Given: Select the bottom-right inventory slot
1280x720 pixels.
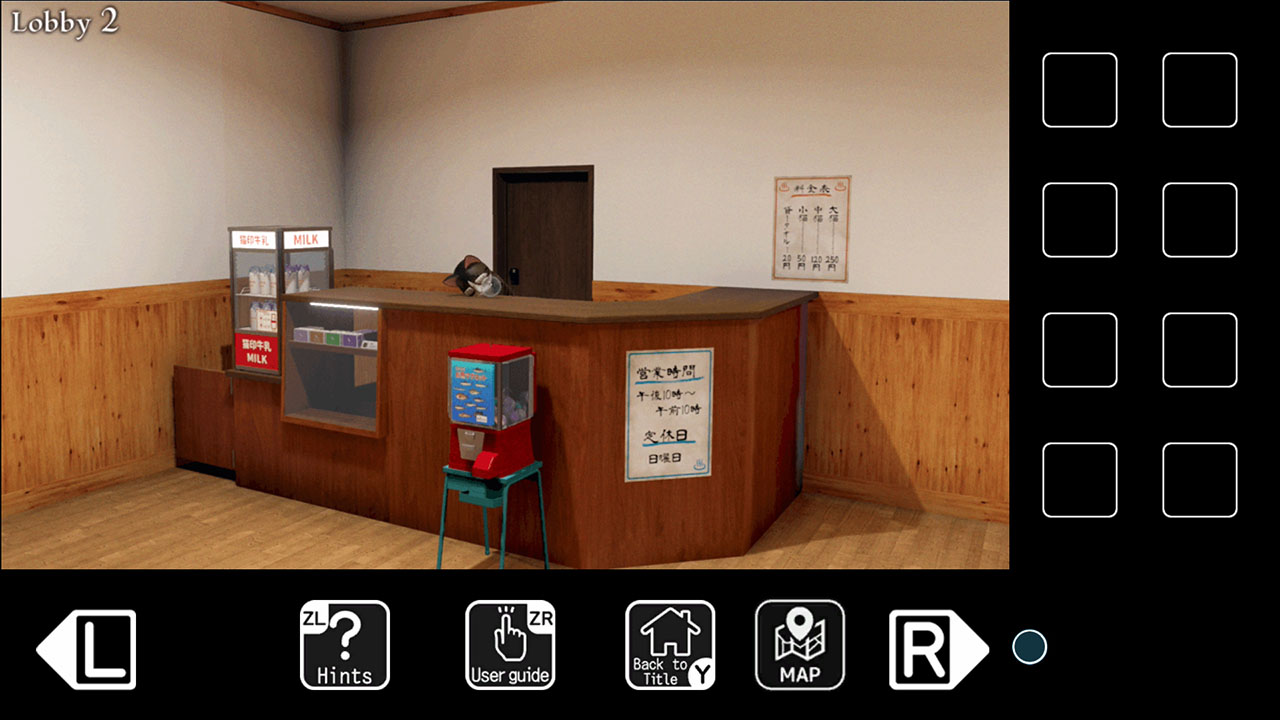Looking at the screenshot, I should [x=1200, y=481].
